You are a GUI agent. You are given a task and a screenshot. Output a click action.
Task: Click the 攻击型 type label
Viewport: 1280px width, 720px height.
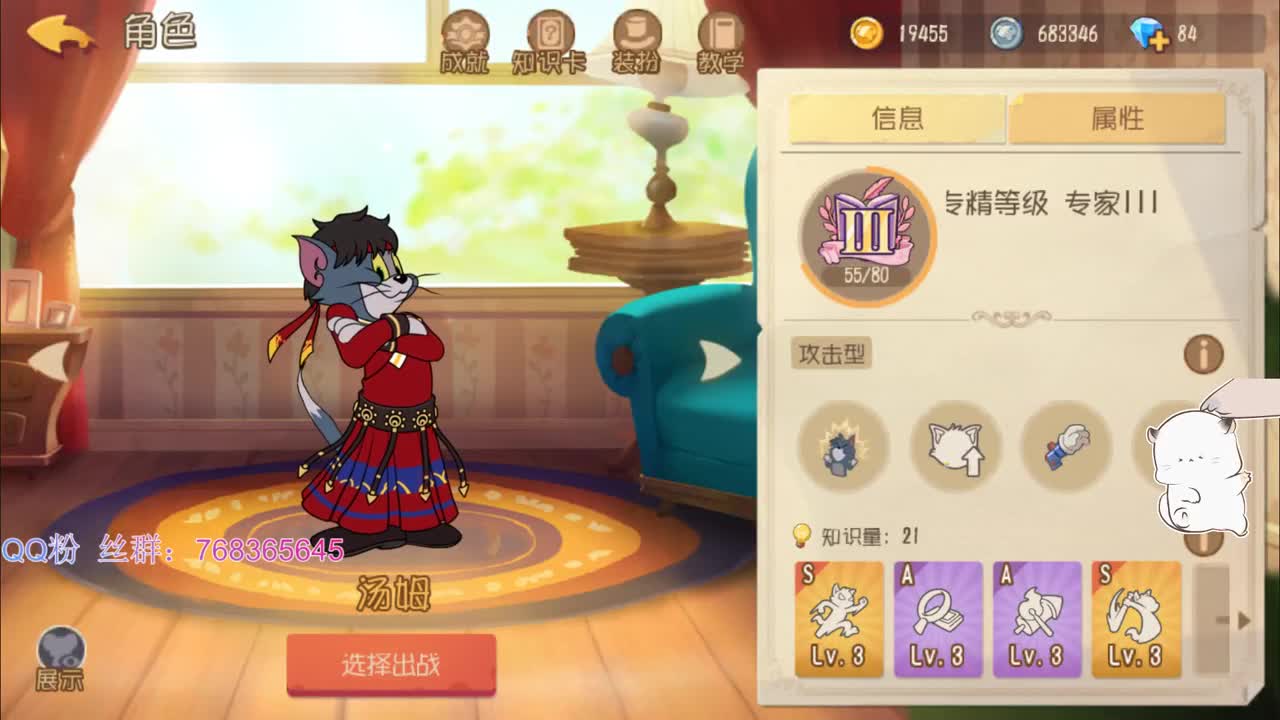click(834, 354)
